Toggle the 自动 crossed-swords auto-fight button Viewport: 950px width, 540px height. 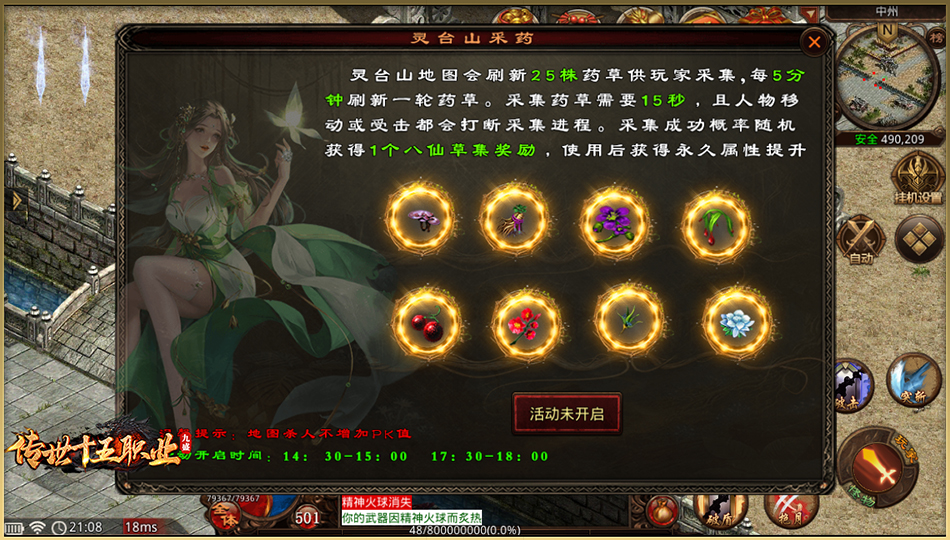861,239
